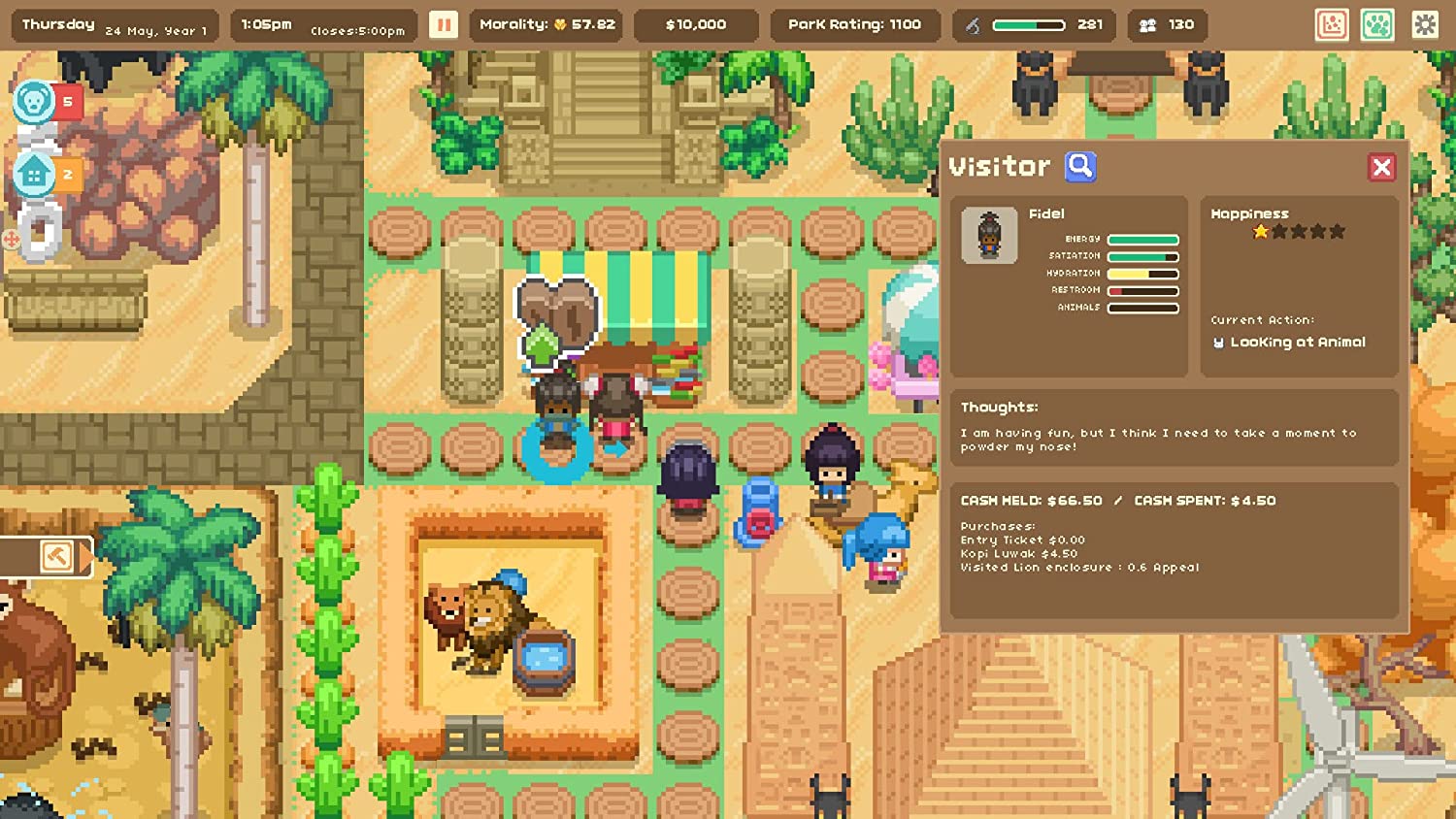Click Fidel's portrait in the Visitor panel
The height and width of the screenshot is (819, 1456).
pyautogui.click(x=988, y=234)
